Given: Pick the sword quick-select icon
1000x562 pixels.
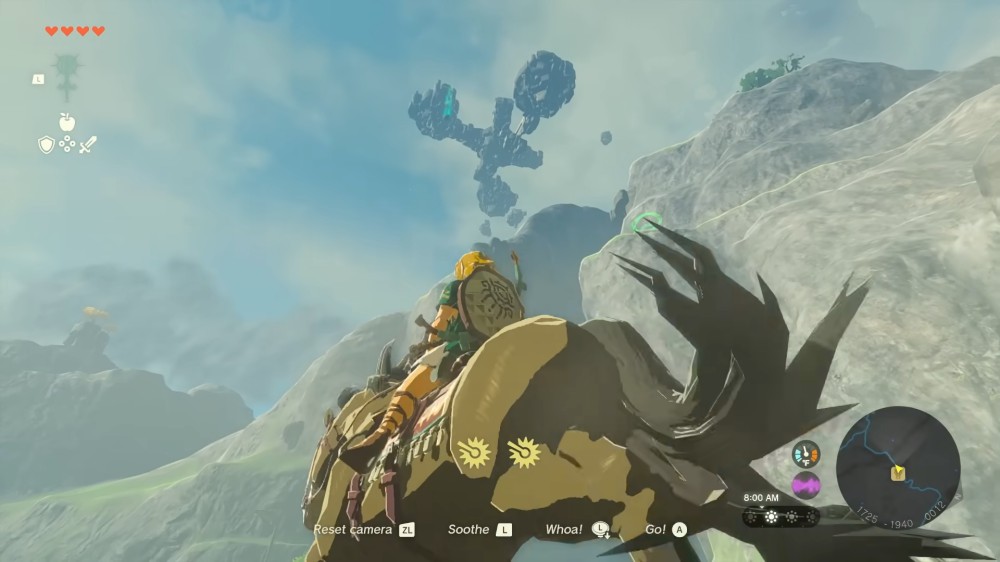Looking at the screenshot, I should click(88, 145).
